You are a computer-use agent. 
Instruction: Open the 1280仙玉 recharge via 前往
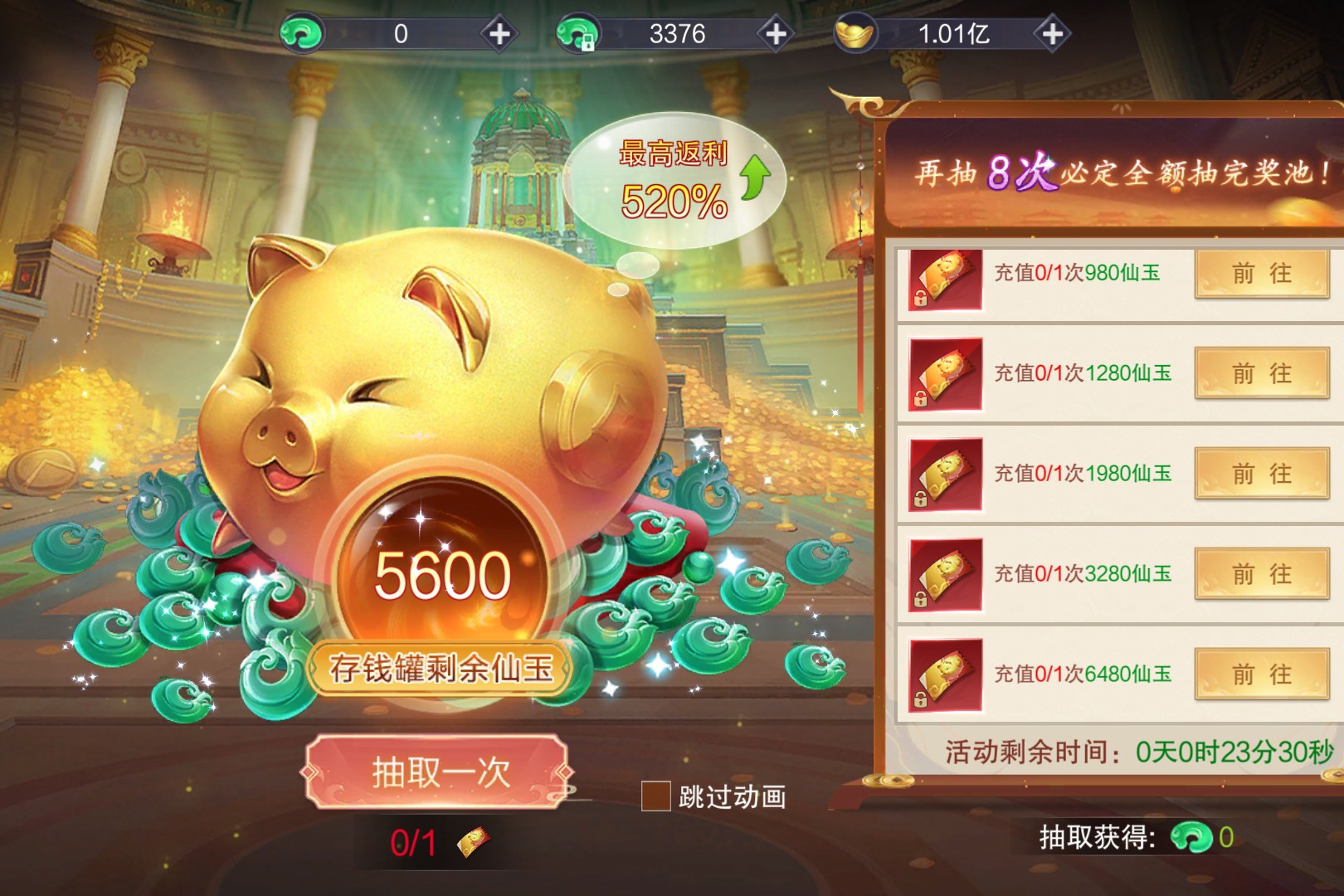tap(1261, 373)
